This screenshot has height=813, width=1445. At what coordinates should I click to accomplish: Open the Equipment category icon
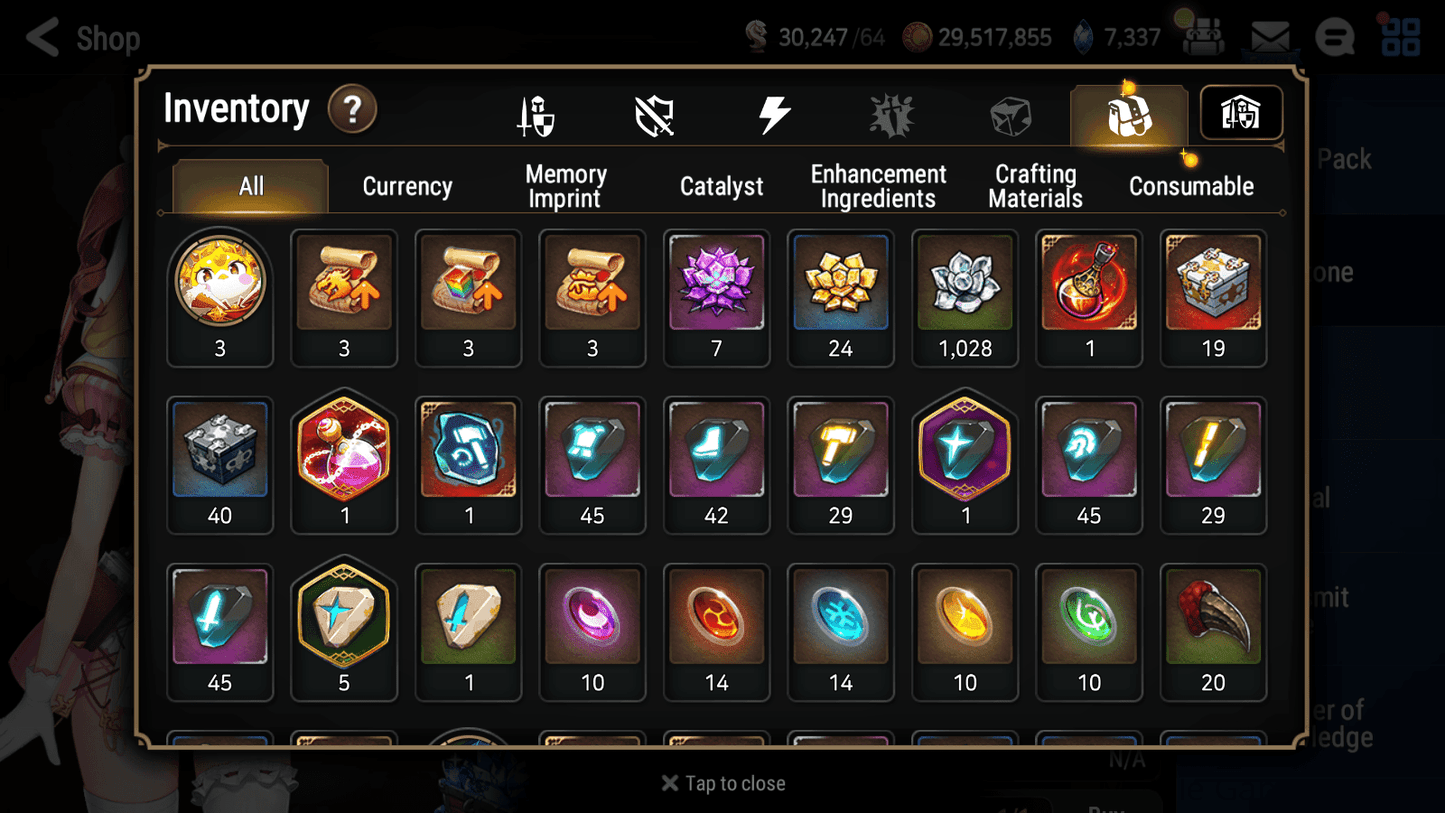click(537, 113)
